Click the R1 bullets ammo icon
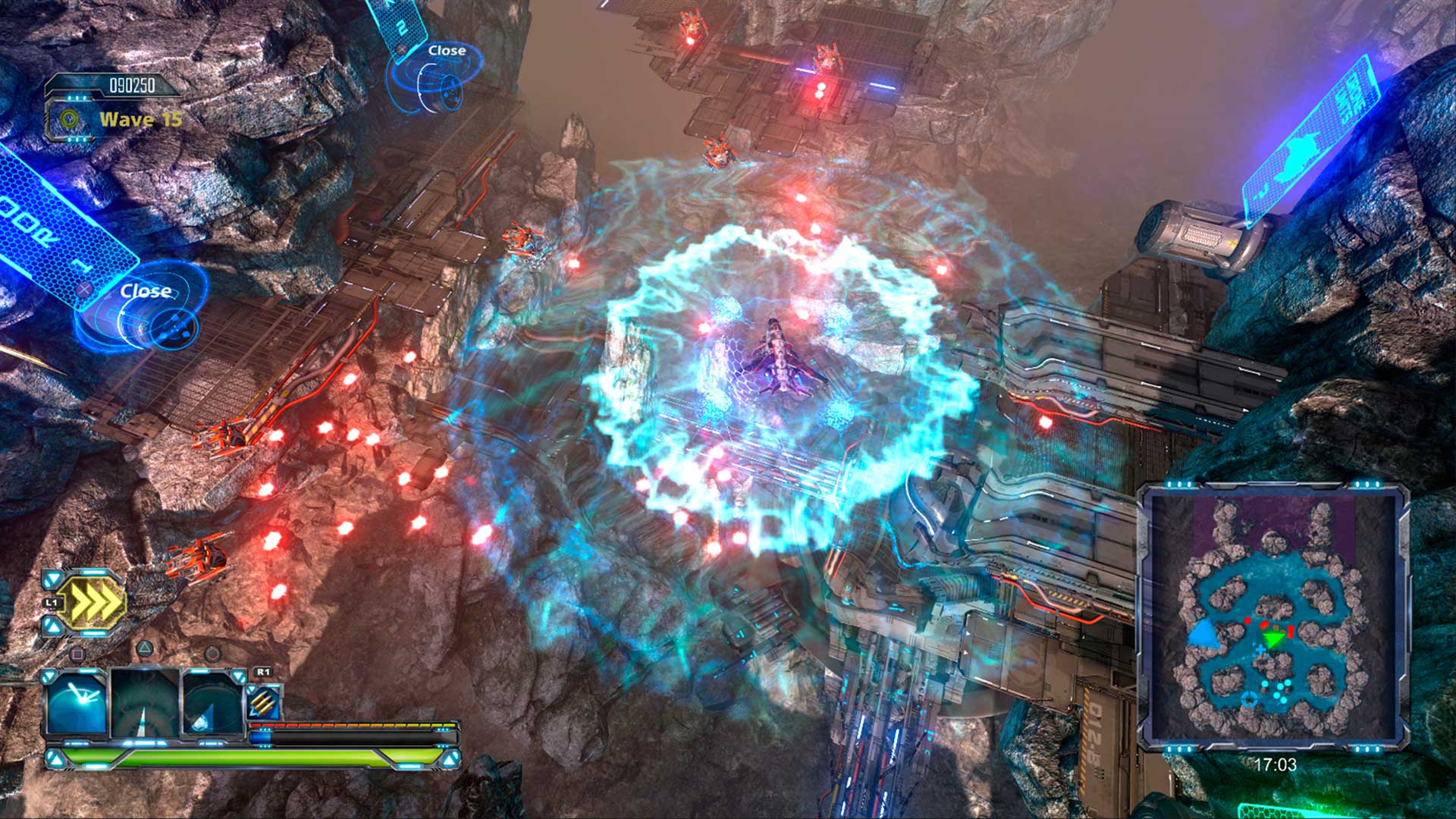Image resolution: width=1456 pixels, height=819 pixels. (x=265, y=701)
